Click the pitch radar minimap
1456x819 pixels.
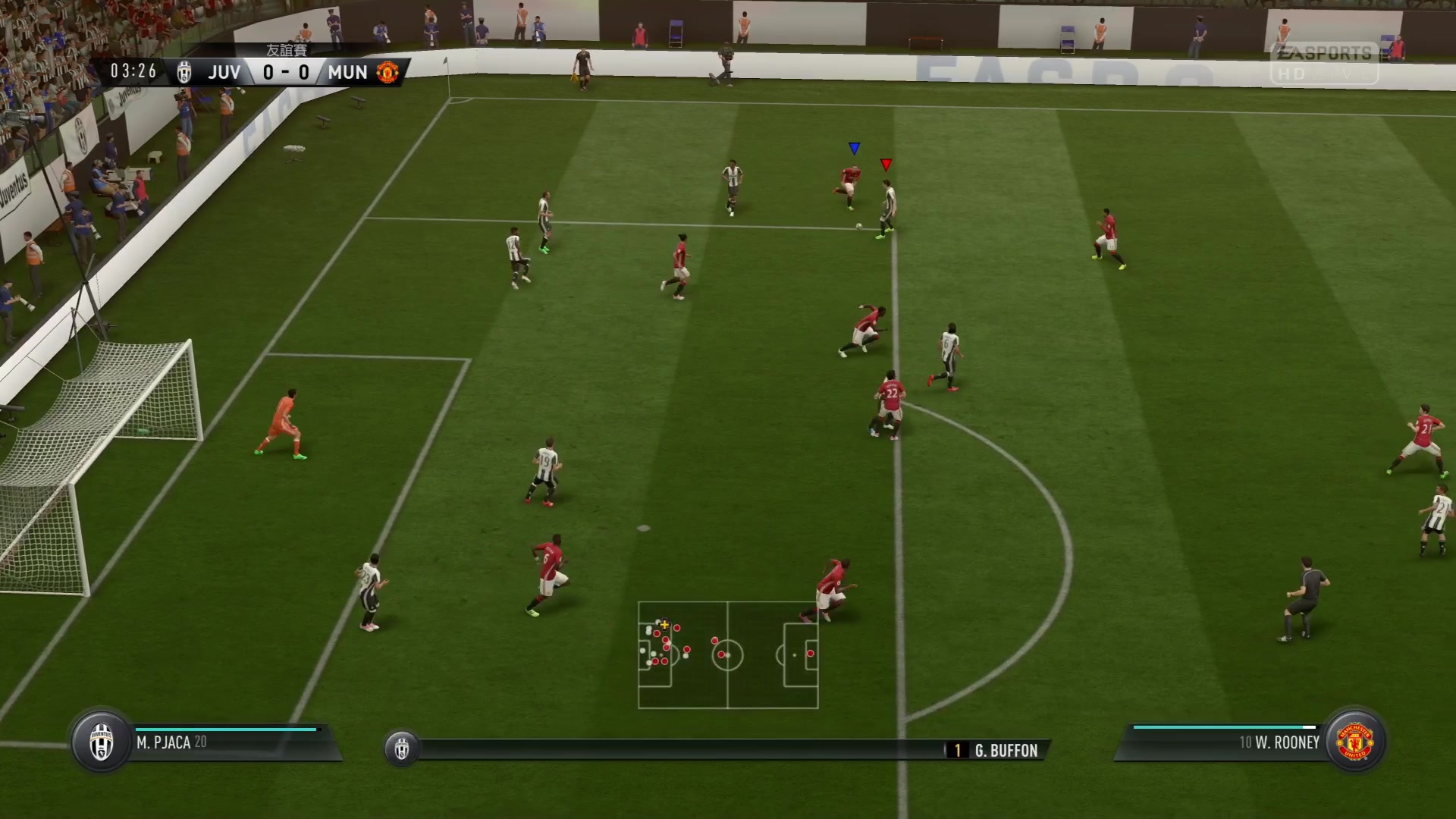728,655
